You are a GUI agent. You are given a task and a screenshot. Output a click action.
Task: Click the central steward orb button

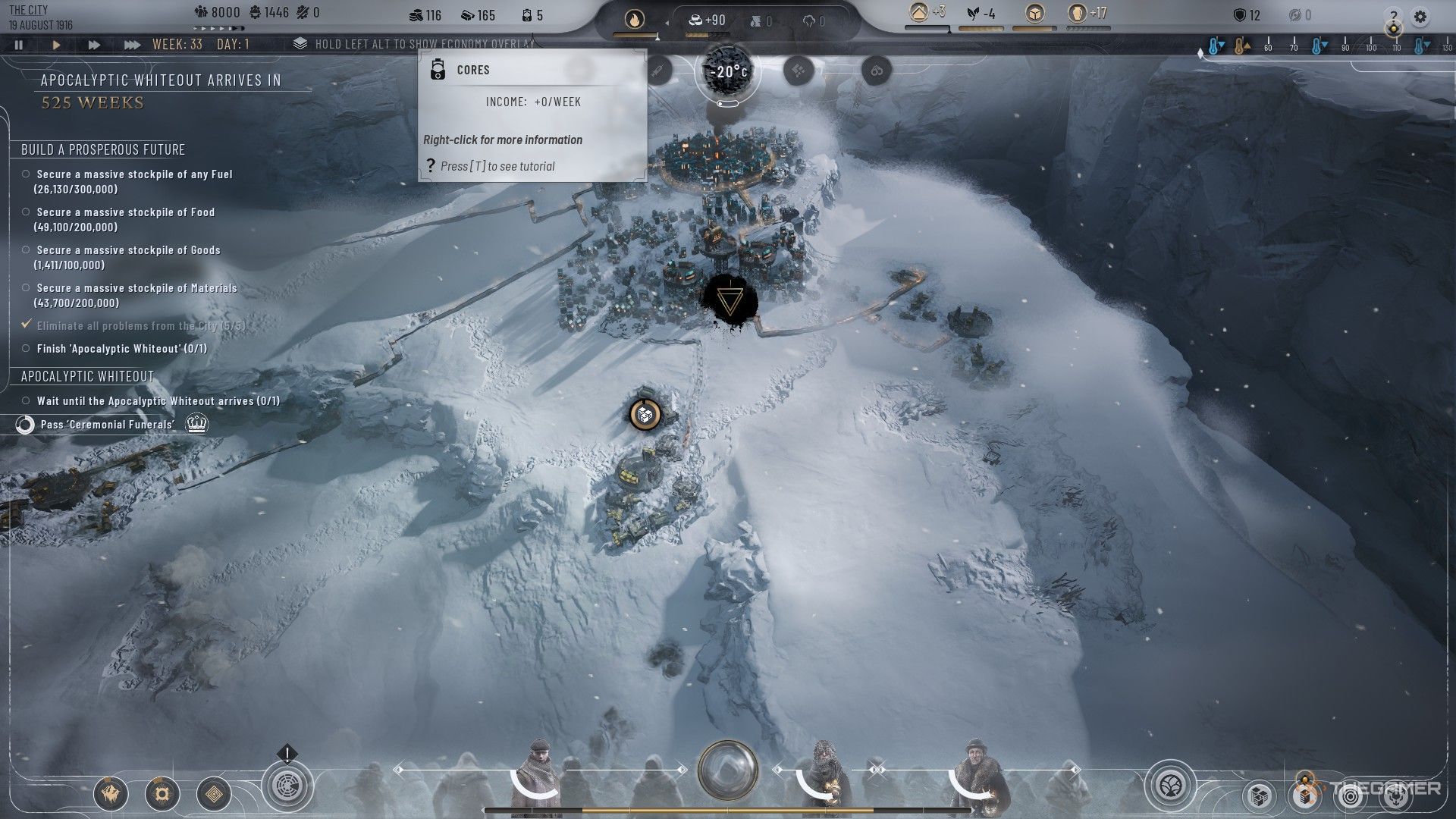(728, 770)
